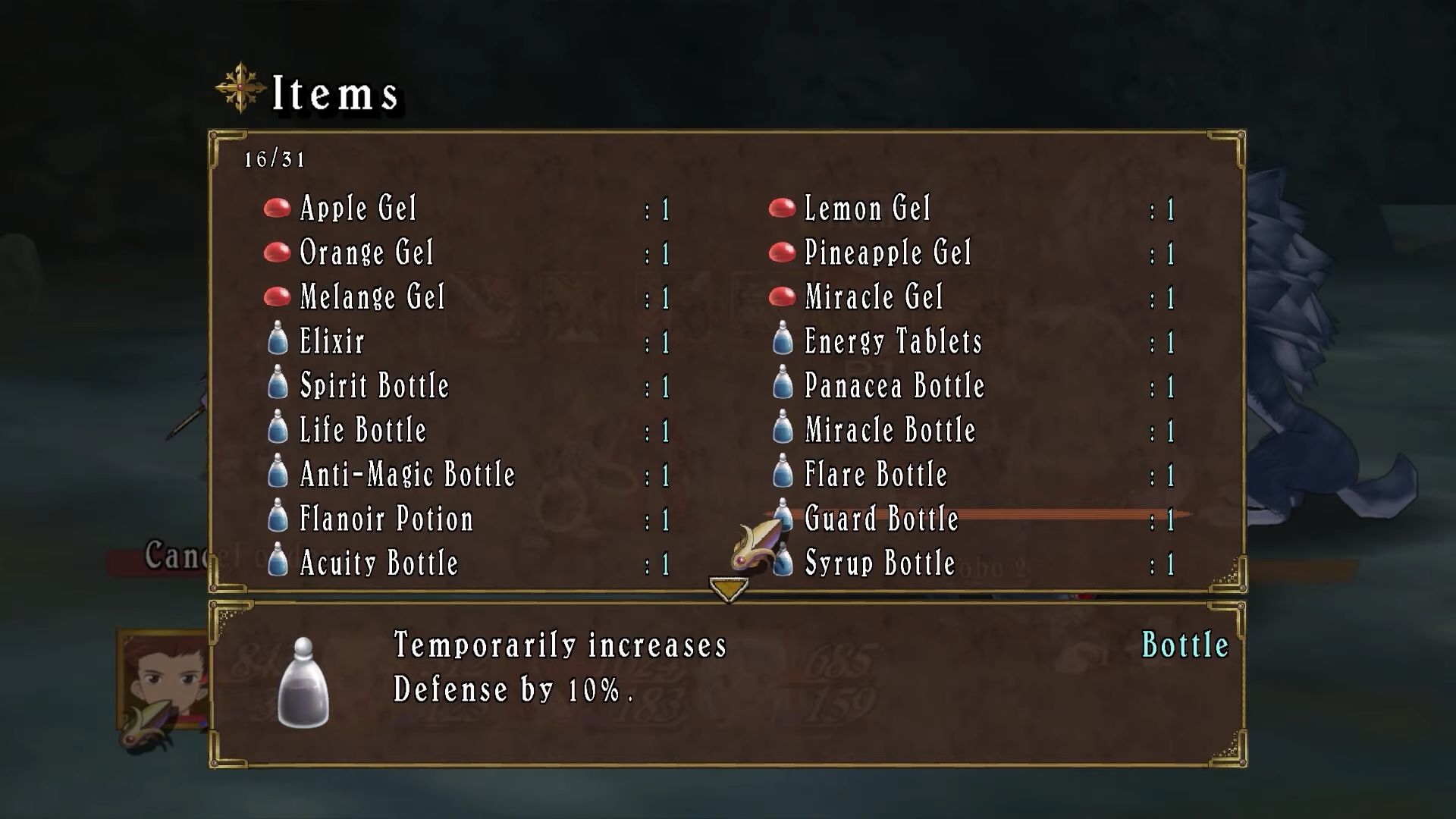This screenshot has height=819, width=1456.
Task: Click the down arrow to show more items
Action: [x=729, y=589]
